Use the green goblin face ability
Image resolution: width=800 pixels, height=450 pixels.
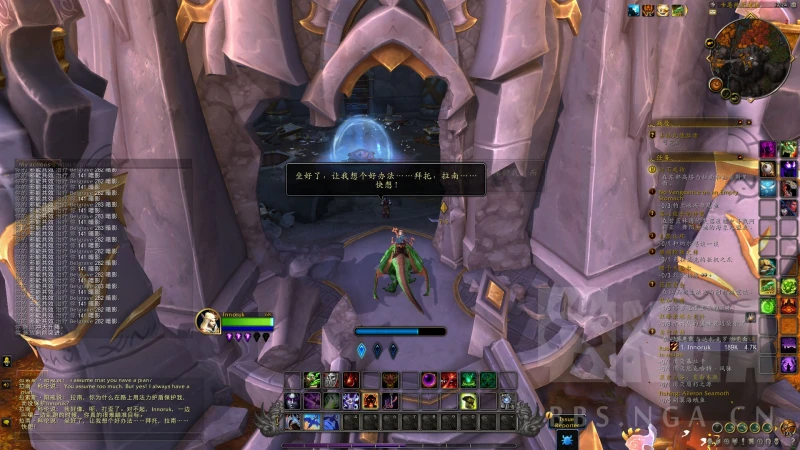(311, 380)
